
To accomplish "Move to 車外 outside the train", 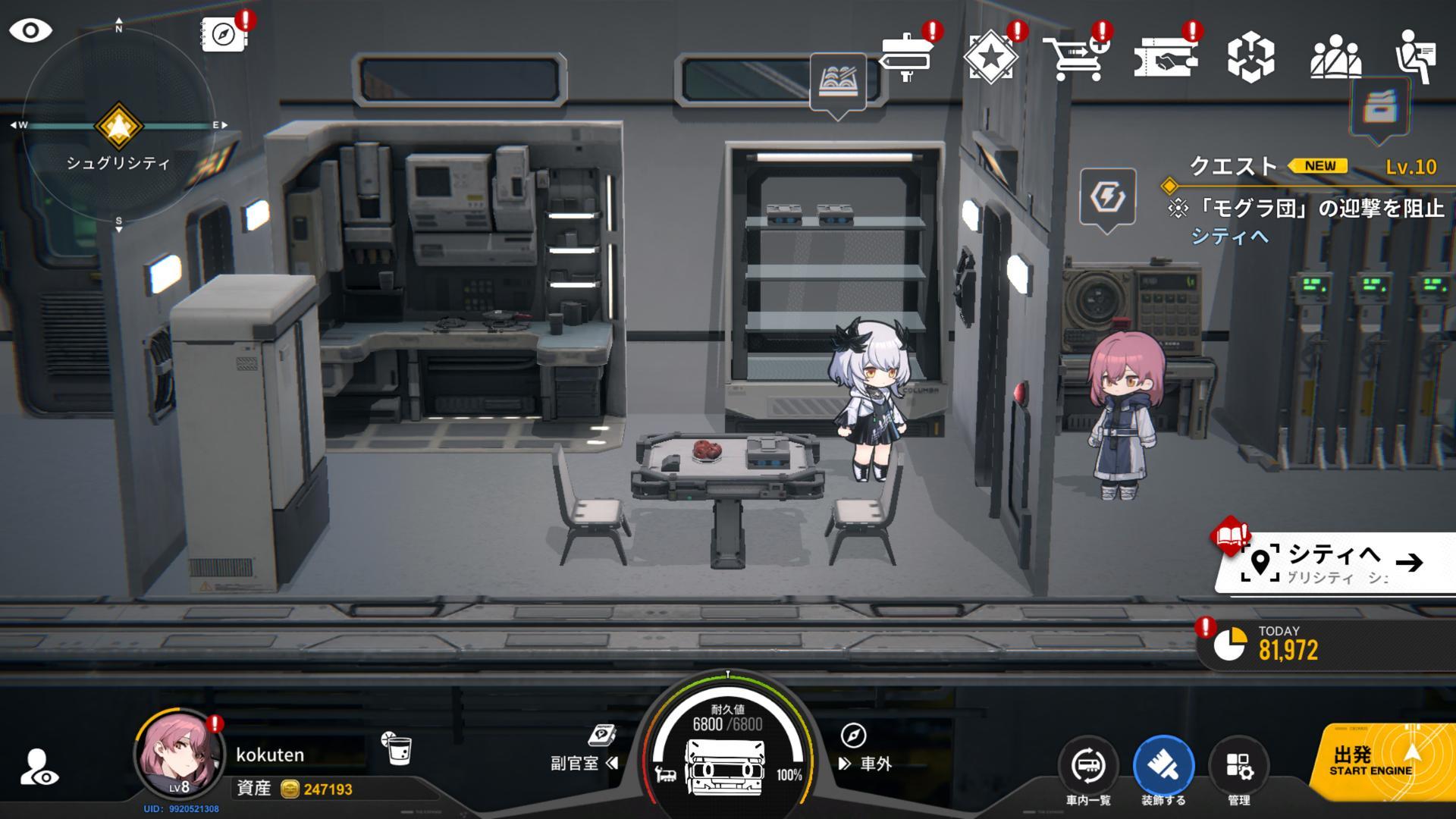I will click(x=866, y=763).
